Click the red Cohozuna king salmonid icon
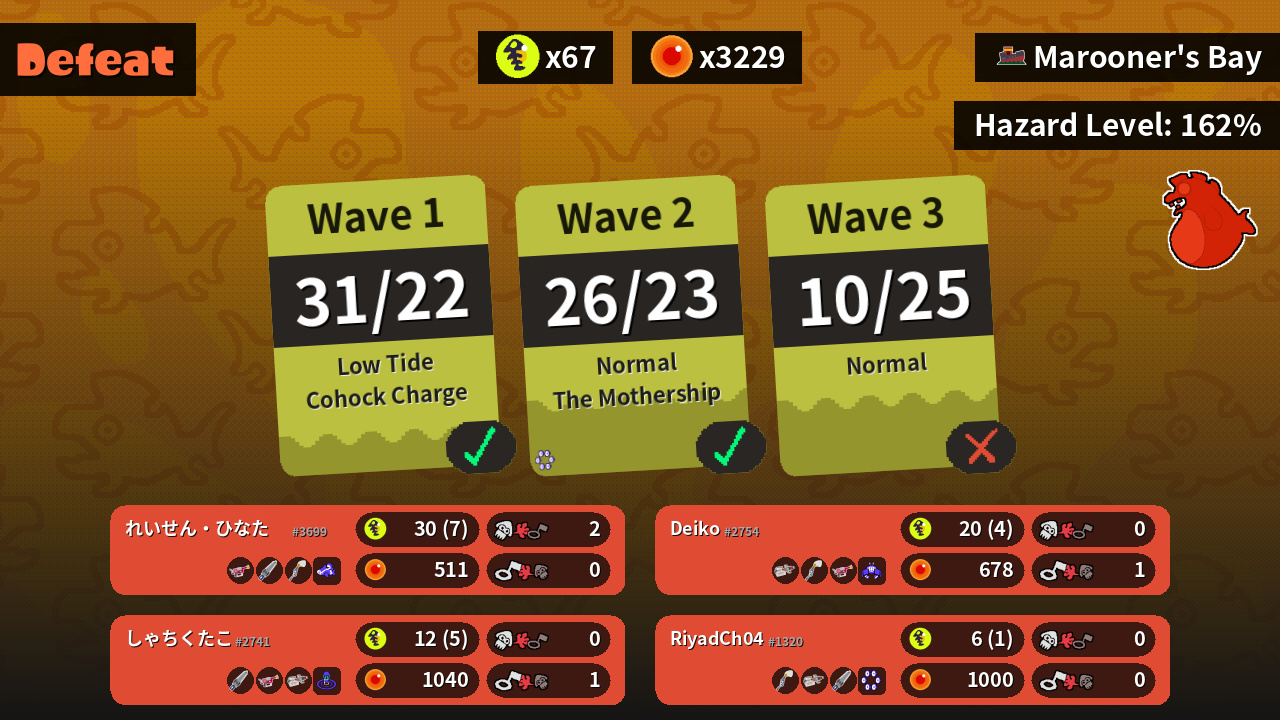Viewport: 1280px width, 720px height. (x=1207, y=220)
